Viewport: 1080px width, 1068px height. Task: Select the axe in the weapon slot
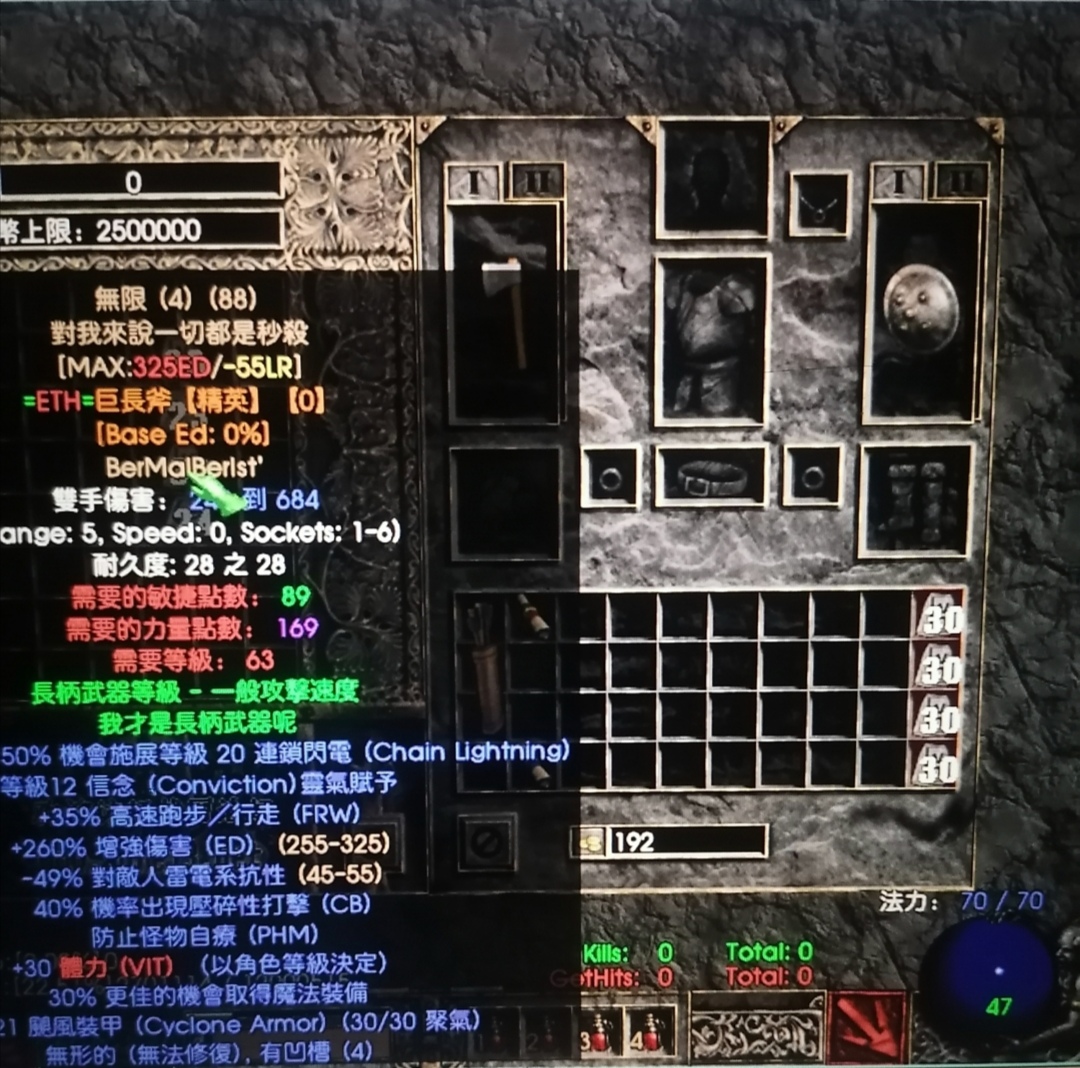506,311
